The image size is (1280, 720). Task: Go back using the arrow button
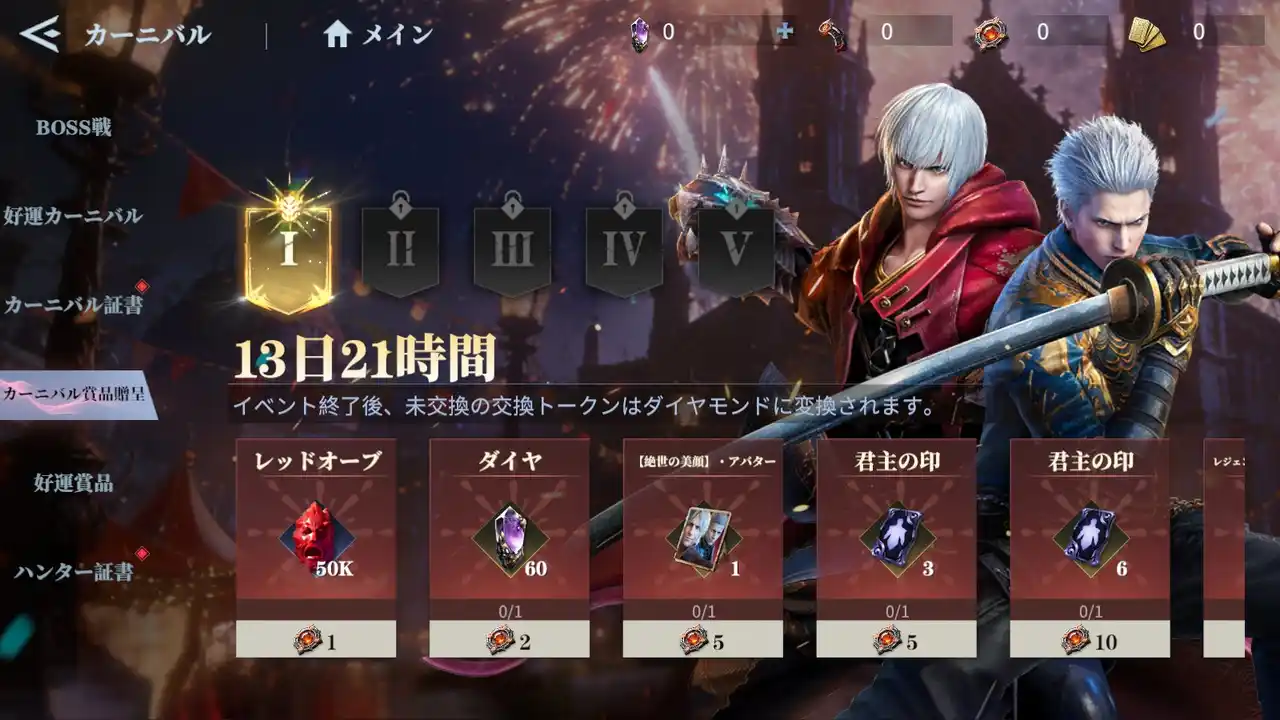click(40, 35)
